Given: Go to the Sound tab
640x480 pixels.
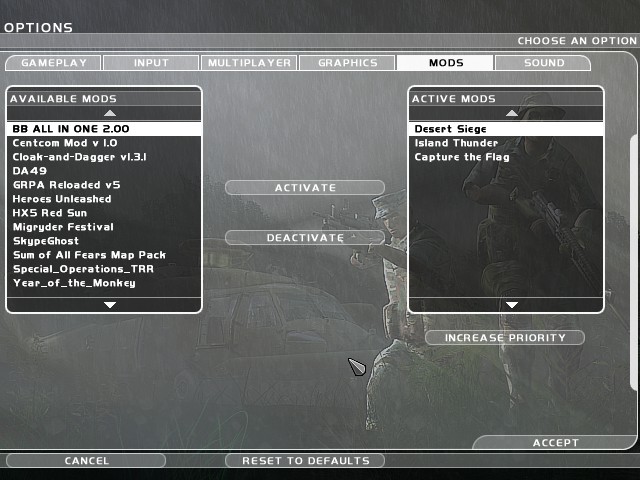Looking at the screenshot, I should pyautogui.click(x=542, y=63).
